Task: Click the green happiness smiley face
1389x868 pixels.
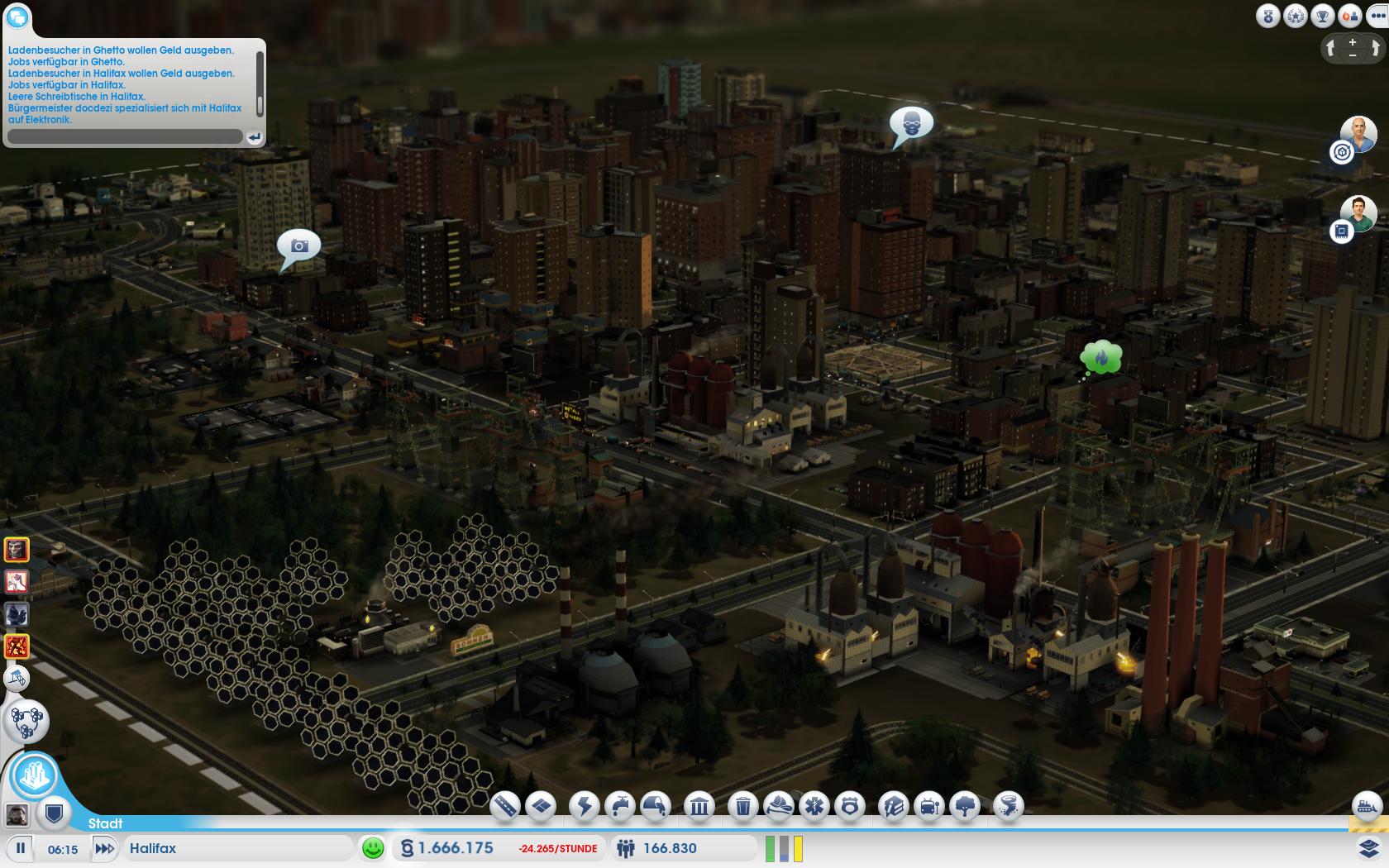Action: 373,848
